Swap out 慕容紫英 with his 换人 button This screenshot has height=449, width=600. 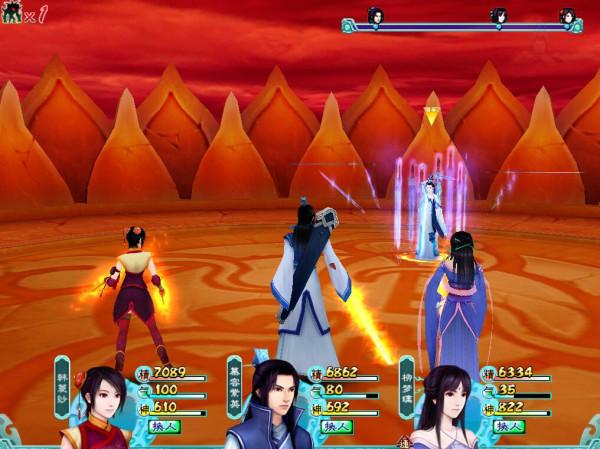coord(336,426)
